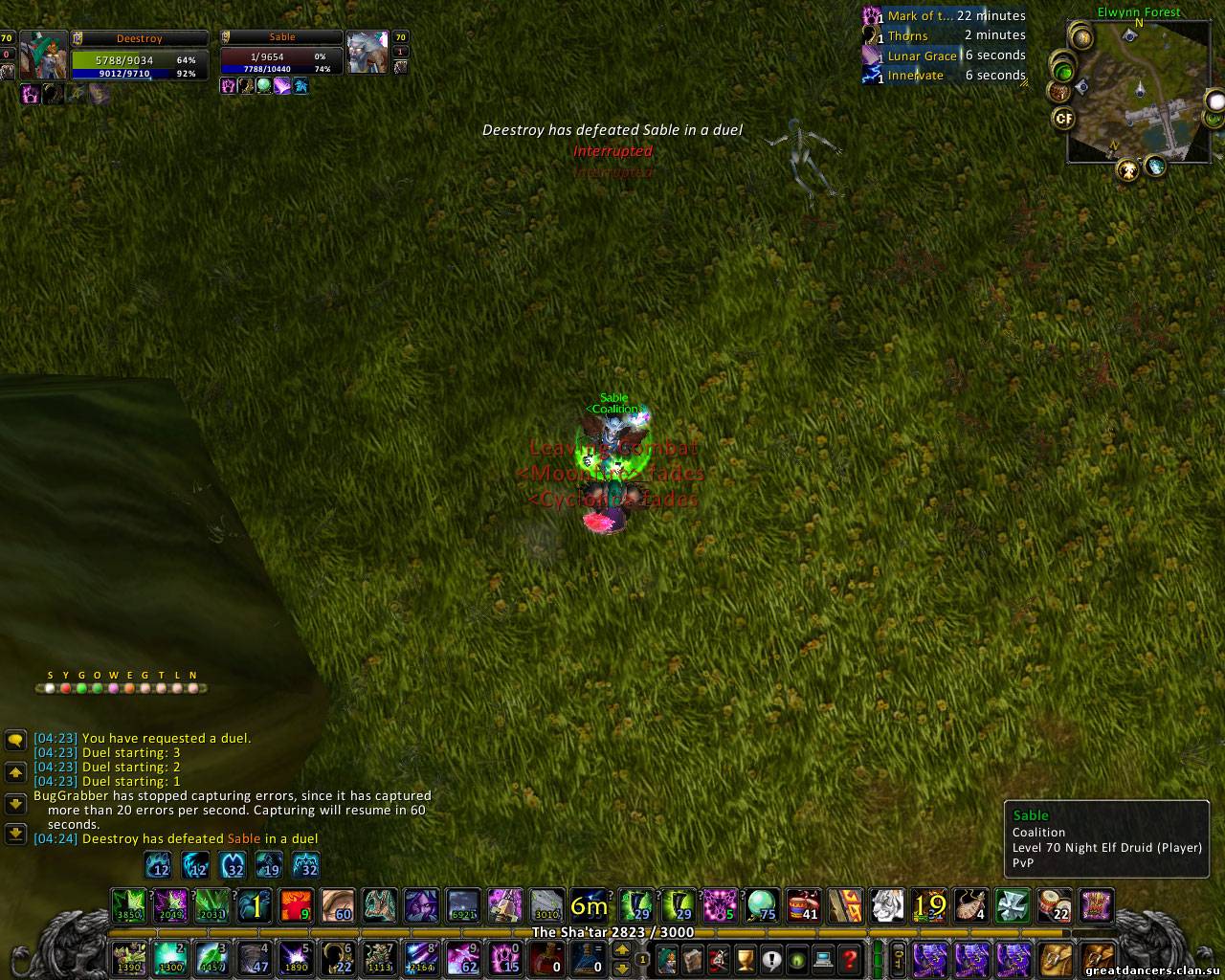Open the chat menu speech bubble
This screenshot has height=980, width=1225.
15,740
